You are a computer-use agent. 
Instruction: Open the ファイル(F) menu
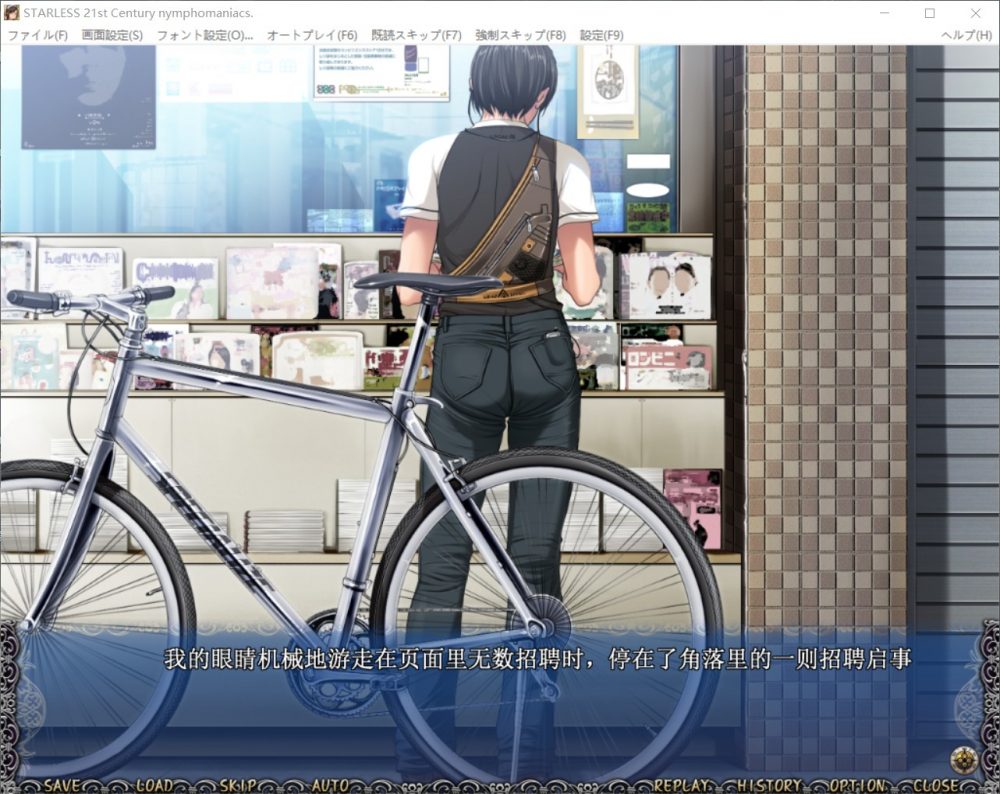[x=37, y=35]
